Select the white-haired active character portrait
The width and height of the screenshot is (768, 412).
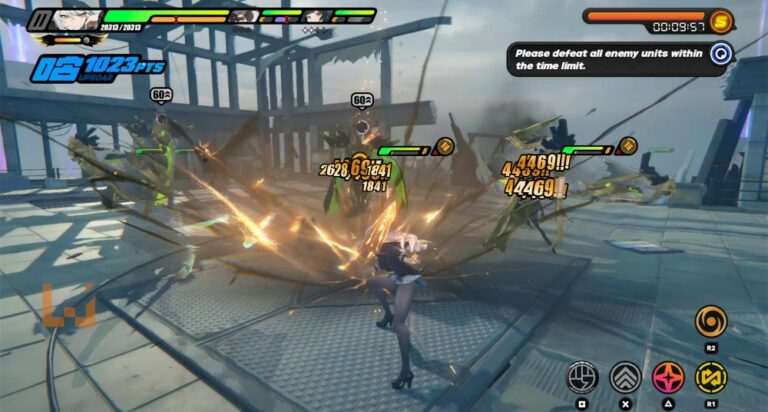tap(76, 22)
